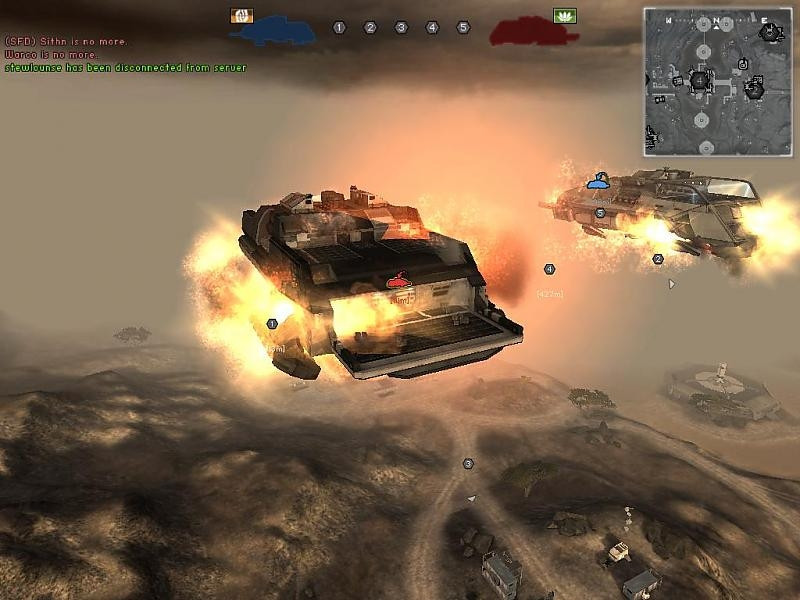Select the blue Titan silhouette status icon
This screenshot has height=600, width=800.
272,31
